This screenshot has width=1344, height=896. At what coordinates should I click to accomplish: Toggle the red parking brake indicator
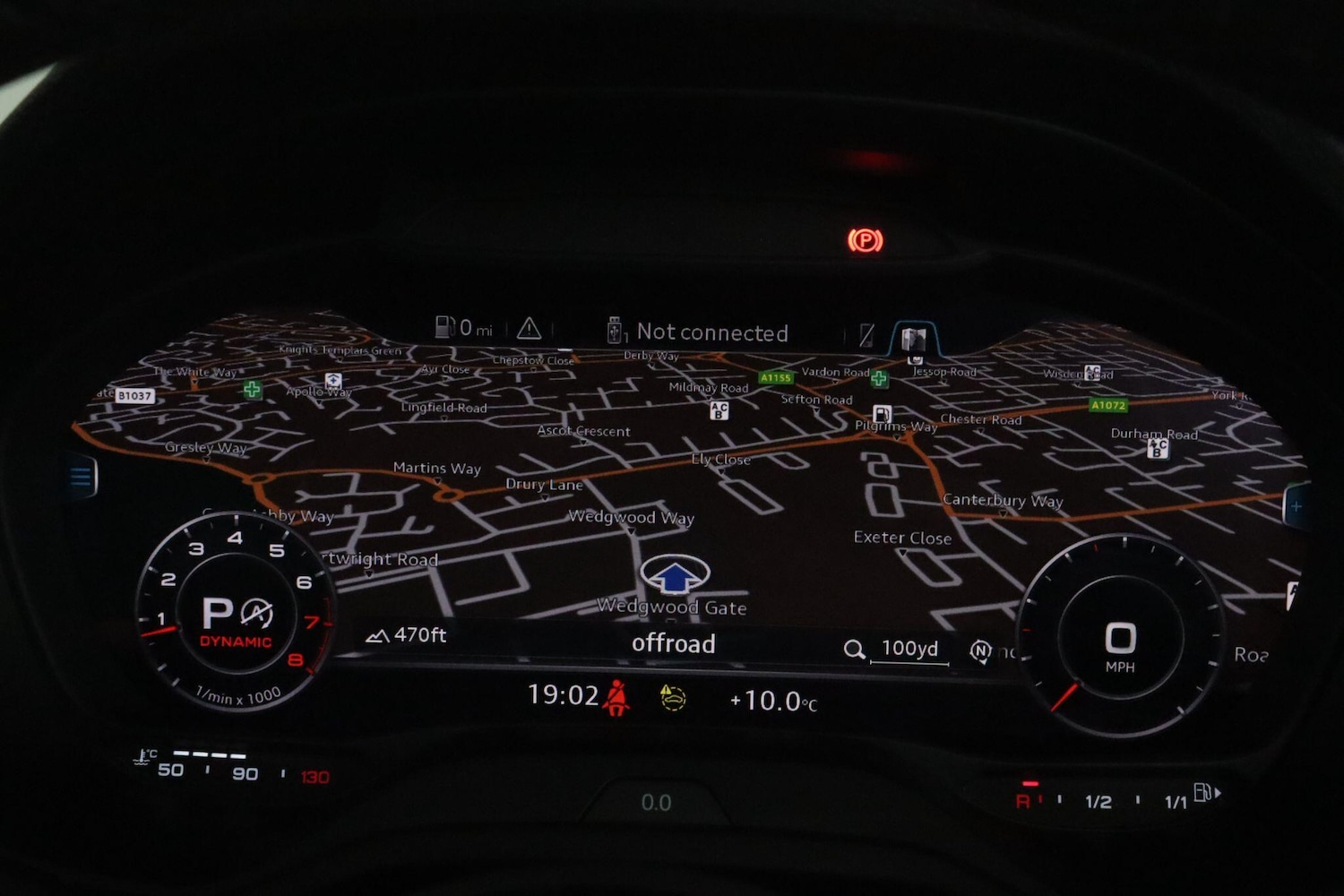pos(863,240)
